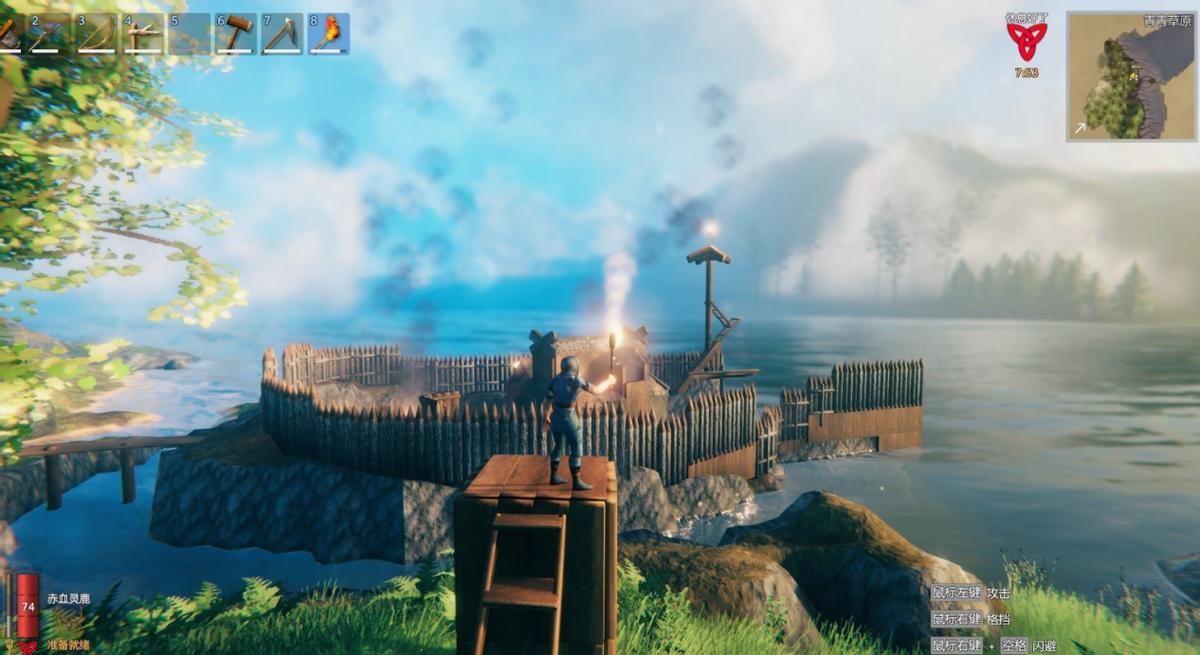This screenshot has height=655, width=1200.
Task: Select the spear in hotbar slot 2
Action: [x=49, y=33]
